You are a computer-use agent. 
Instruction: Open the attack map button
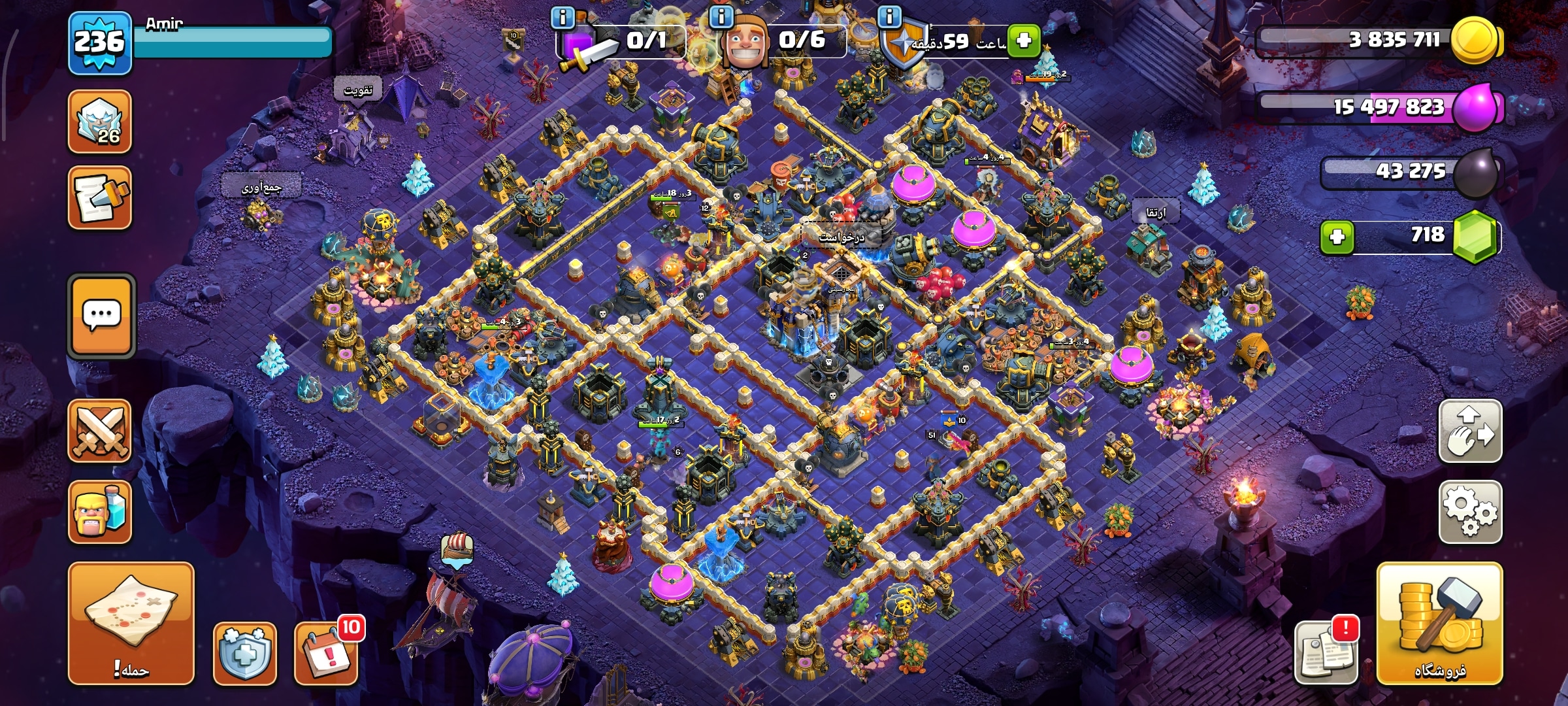(131, 622)
